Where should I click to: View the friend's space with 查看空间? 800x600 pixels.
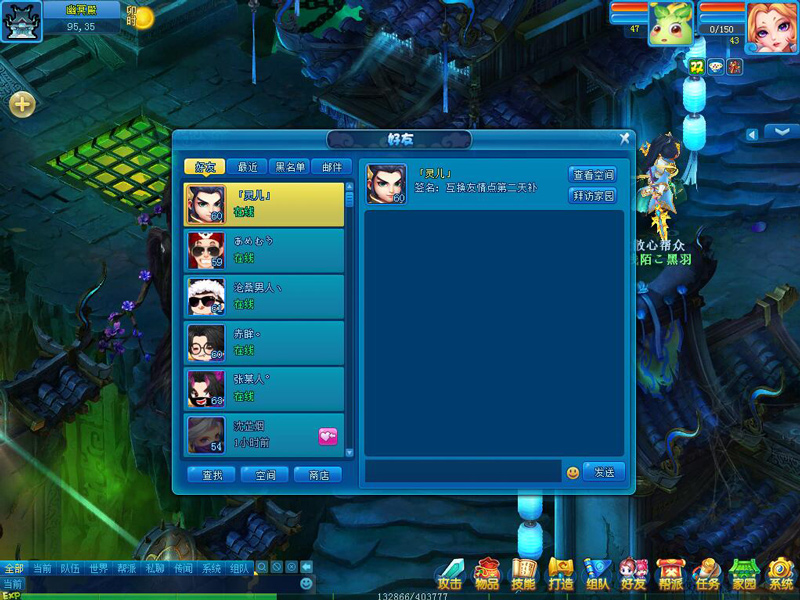tap(593, 175)
